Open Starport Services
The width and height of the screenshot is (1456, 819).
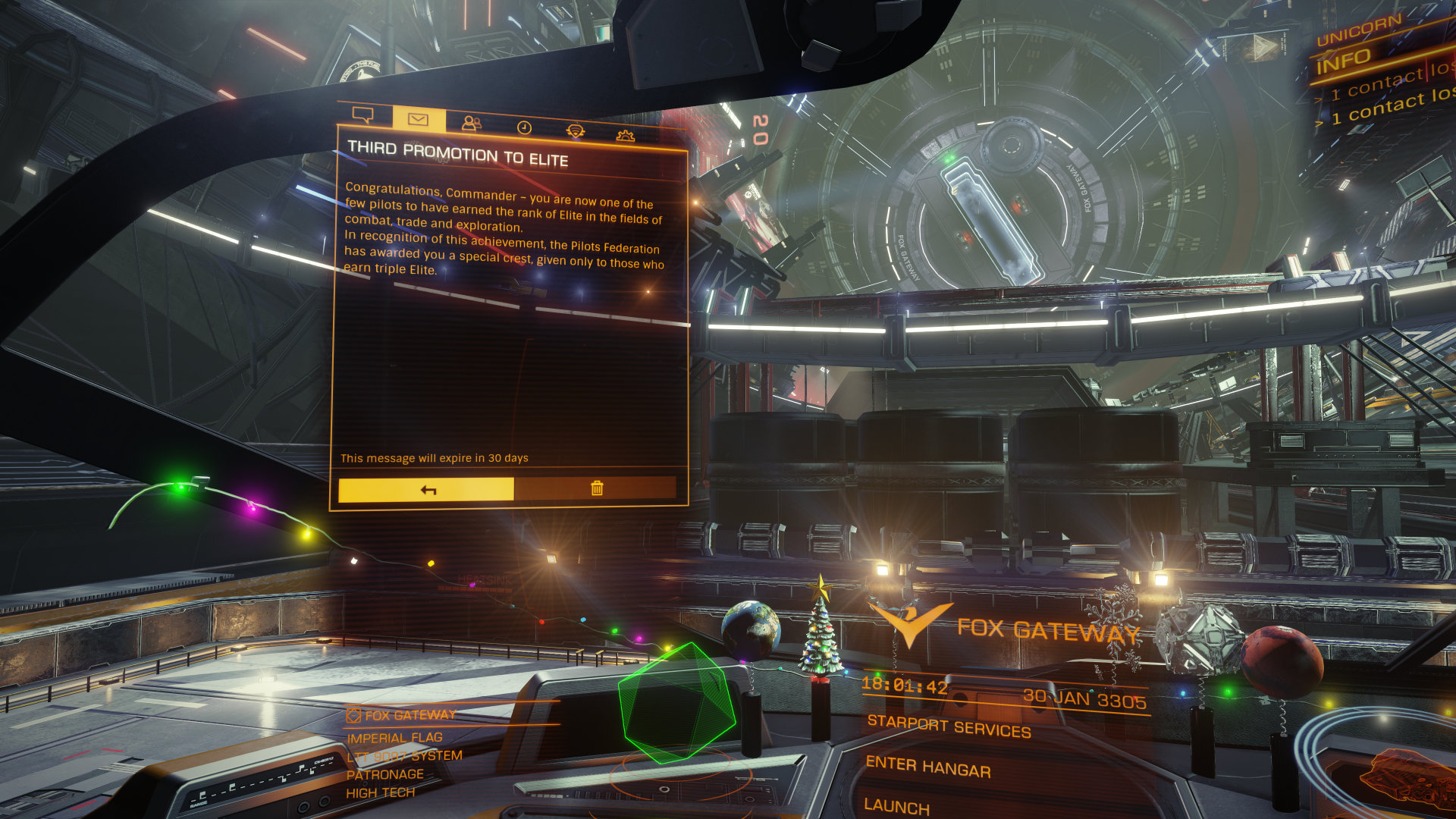tap(949, 726)
